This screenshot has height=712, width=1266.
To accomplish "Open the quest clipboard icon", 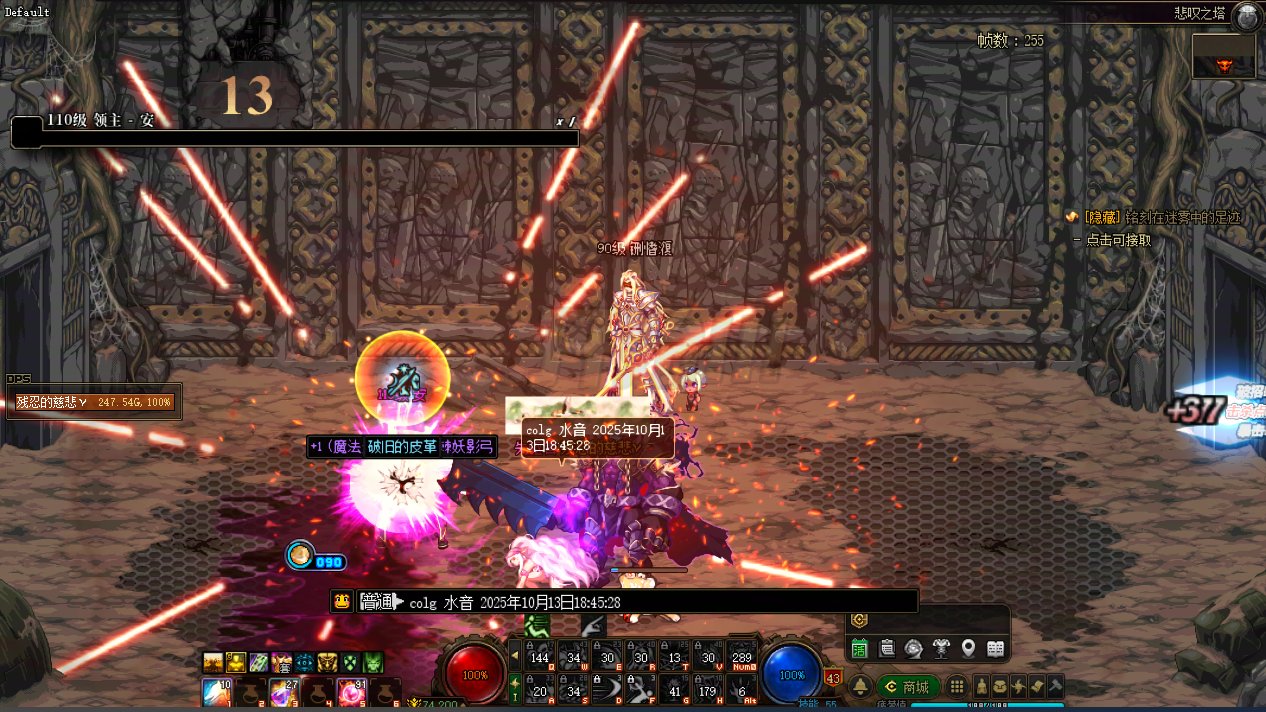I will tap(887, 648).
